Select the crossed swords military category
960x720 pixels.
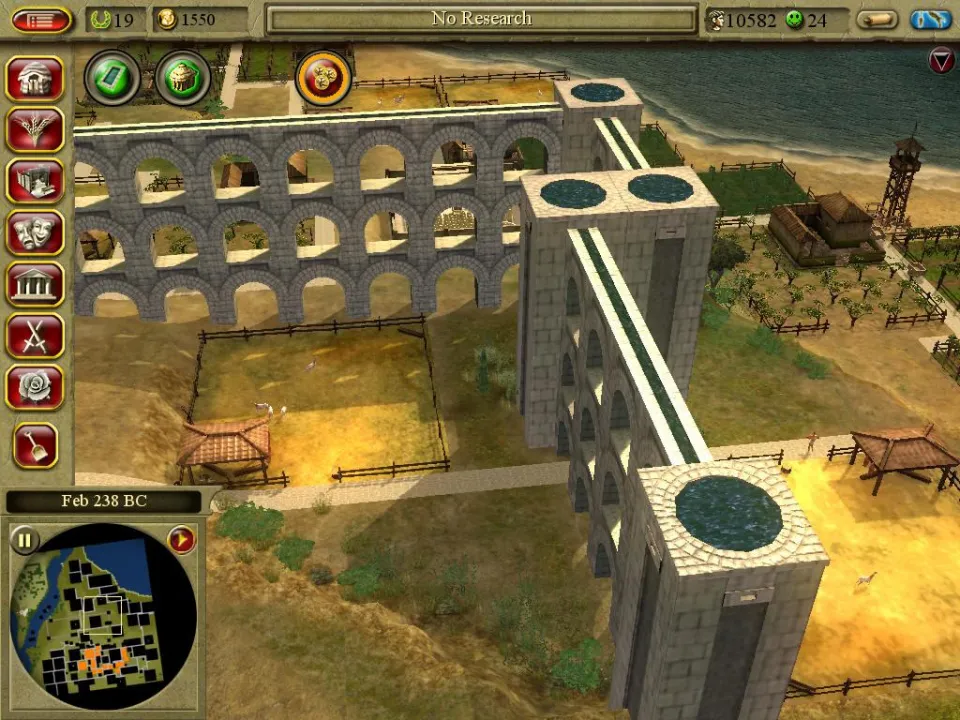coord(35,336)
